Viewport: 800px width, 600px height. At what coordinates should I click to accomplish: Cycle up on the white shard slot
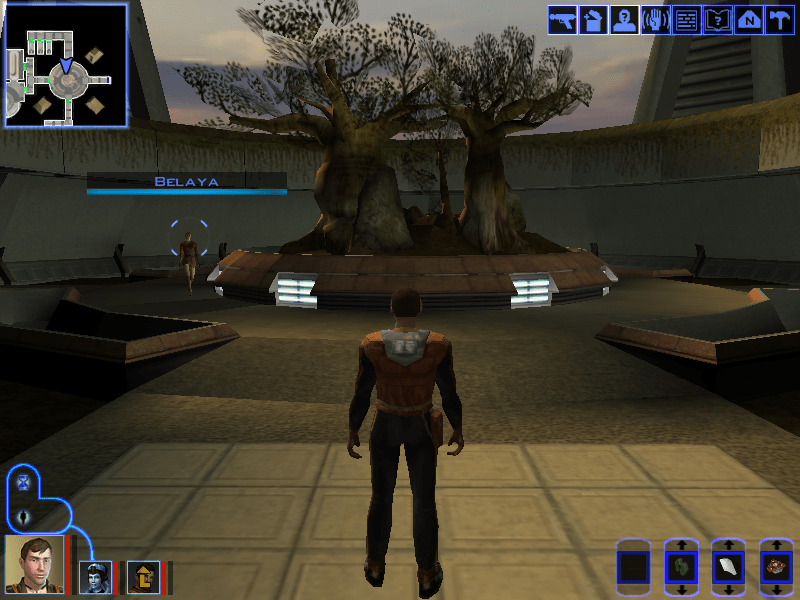729,545
